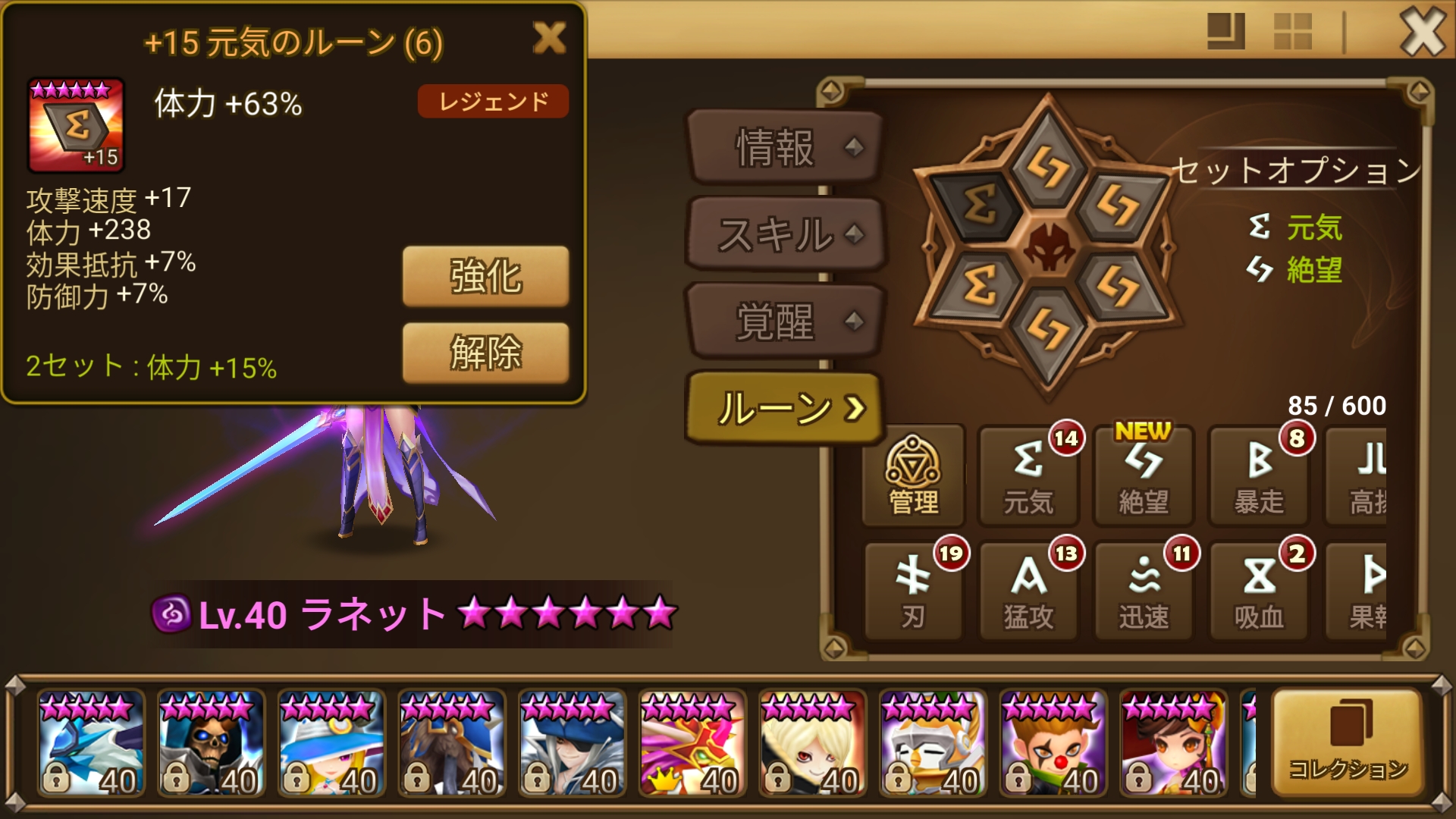Show only 猛攻 runes
Viewport: 1456px width, 819px height.
point(1028,591)
